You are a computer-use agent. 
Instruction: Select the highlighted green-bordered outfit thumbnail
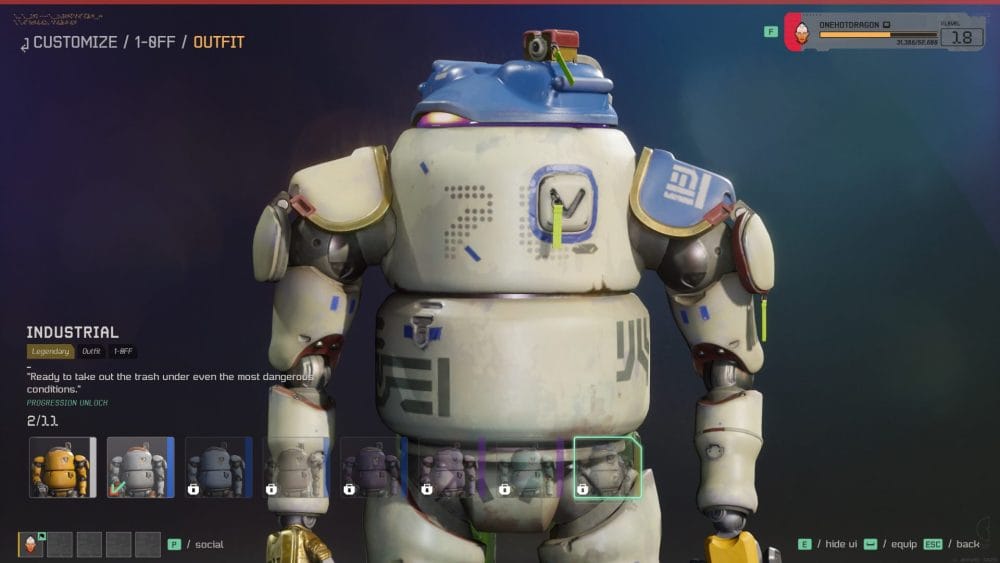[607, 467]
